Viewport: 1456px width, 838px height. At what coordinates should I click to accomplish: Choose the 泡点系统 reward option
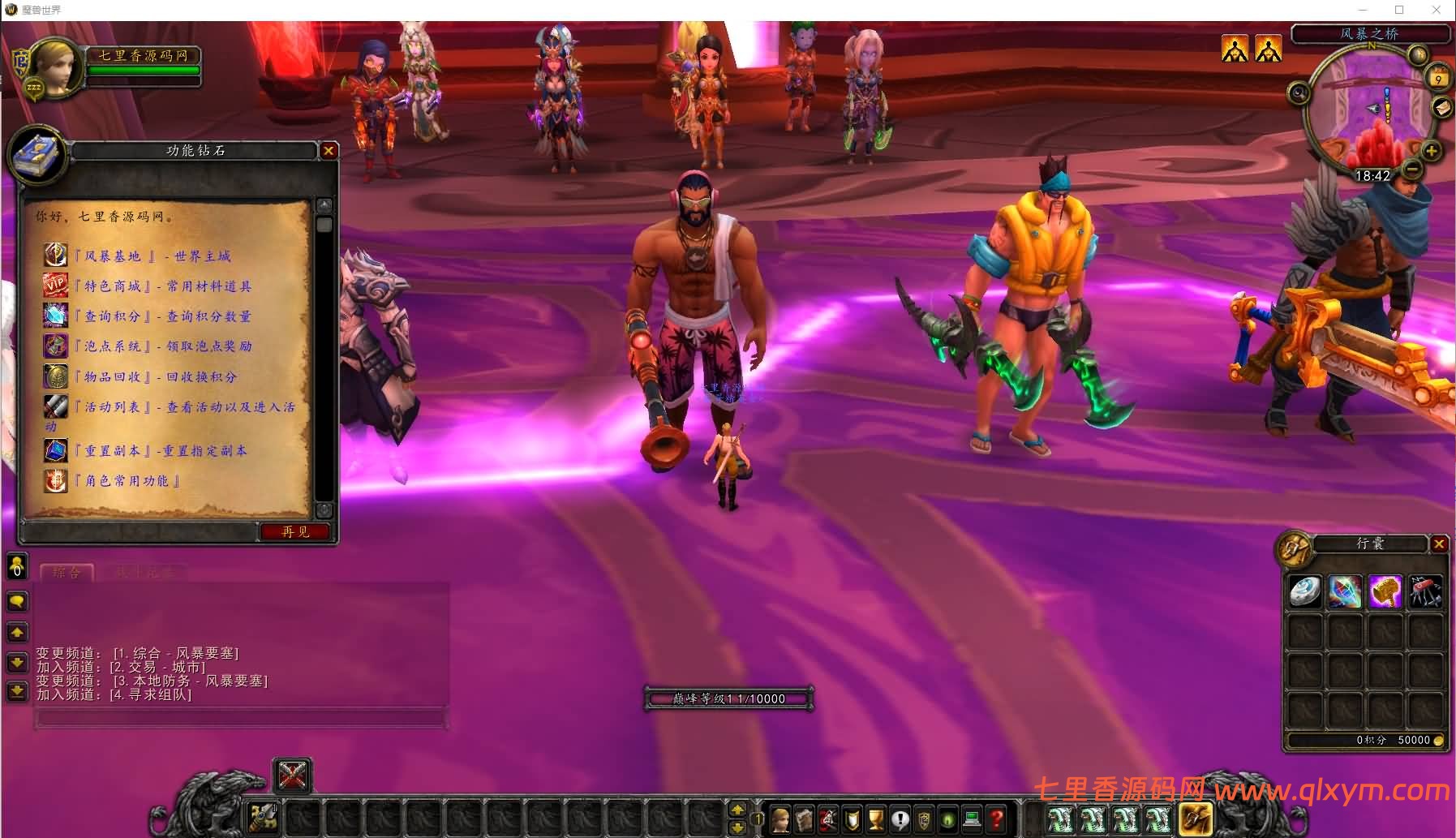tap(162, 346)
